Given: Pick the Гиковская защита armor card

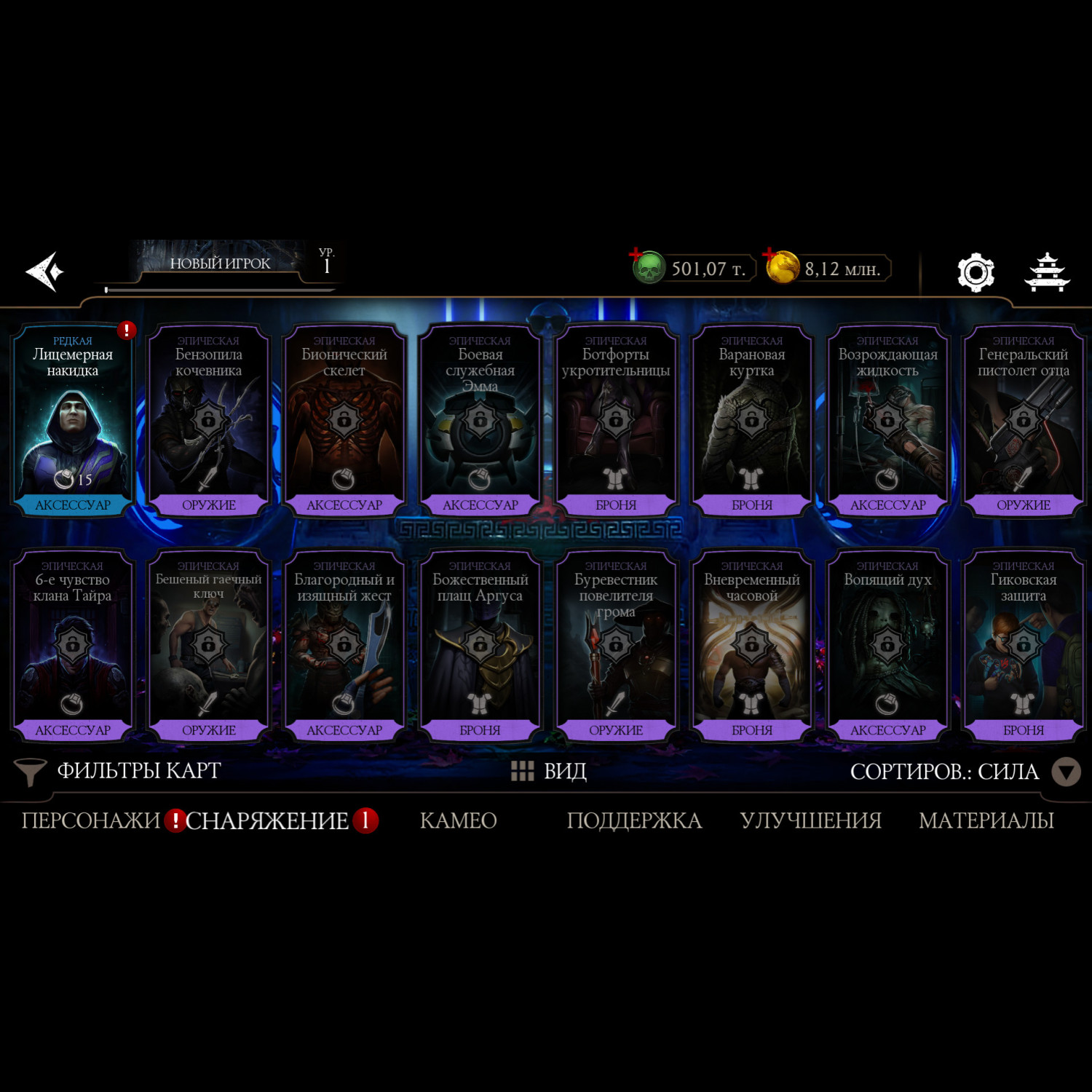Looking at the screenshot, I should click(1023, 645).
